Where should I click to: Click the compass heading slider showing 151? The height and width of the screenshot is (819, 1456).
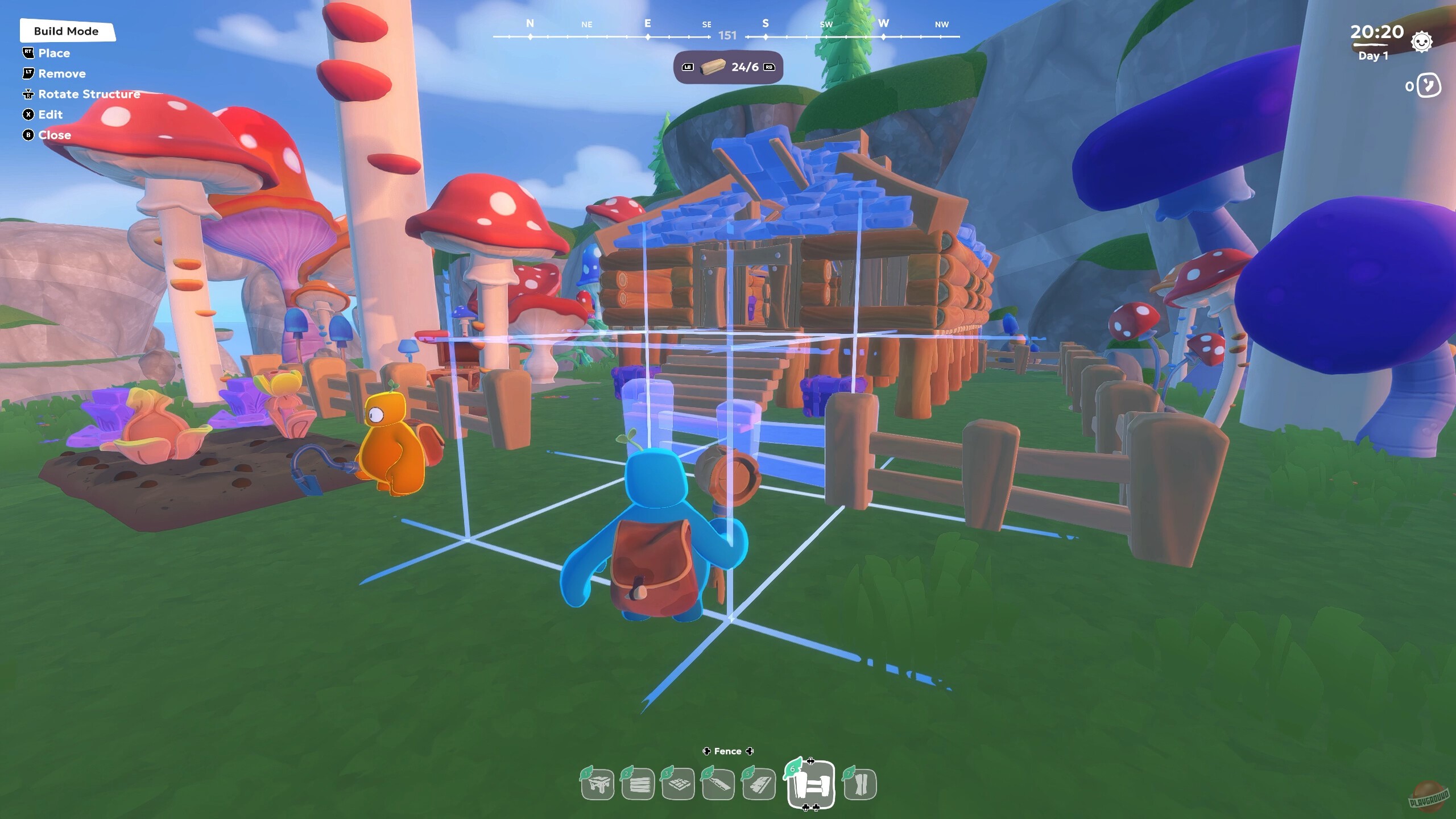pyautogui.click(x=729, y=35)
